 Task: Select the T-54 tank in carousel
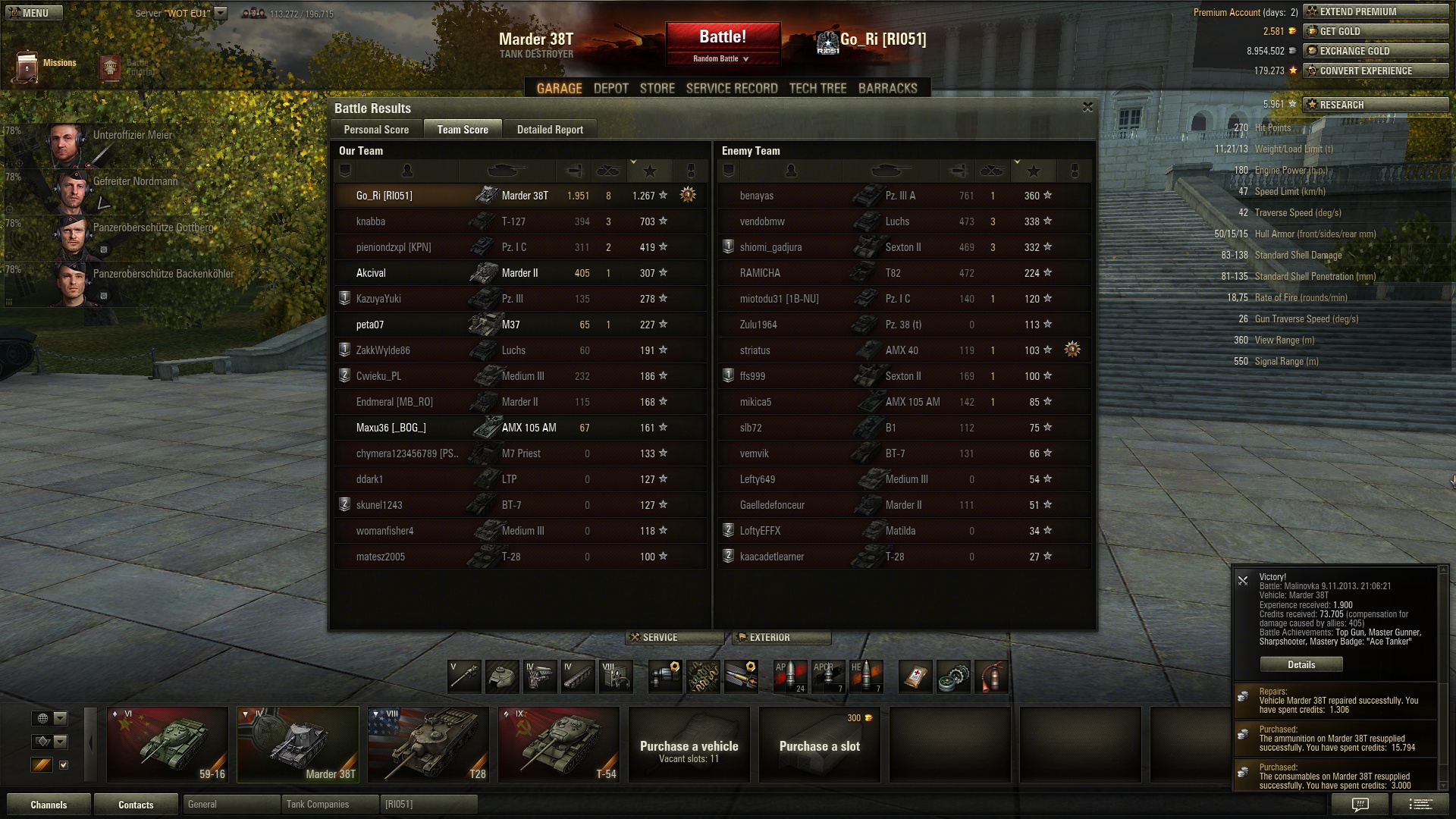point(559,745)
